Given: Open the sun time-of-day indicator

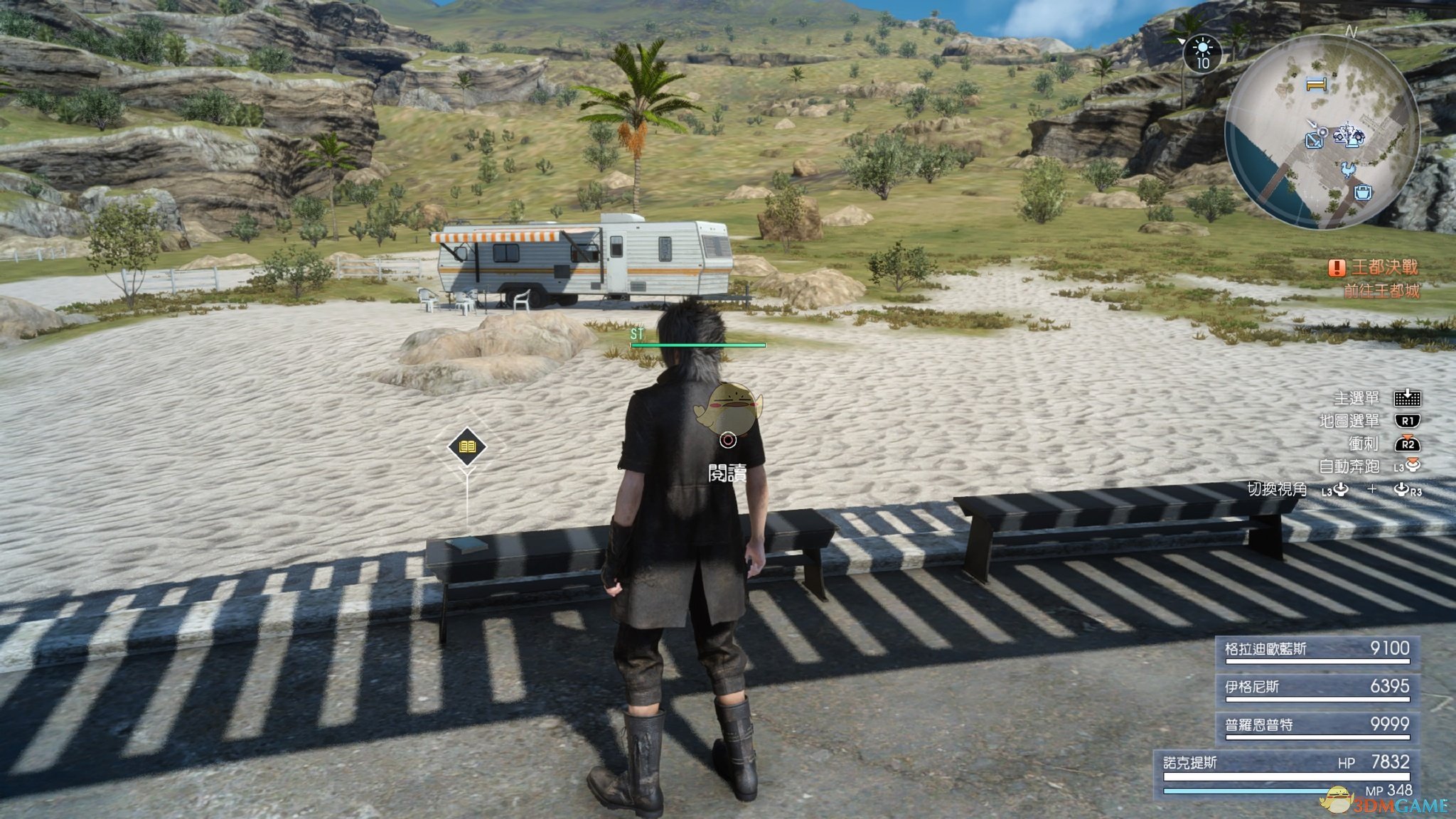Looking at the screenshot, I should (1202, 53).
